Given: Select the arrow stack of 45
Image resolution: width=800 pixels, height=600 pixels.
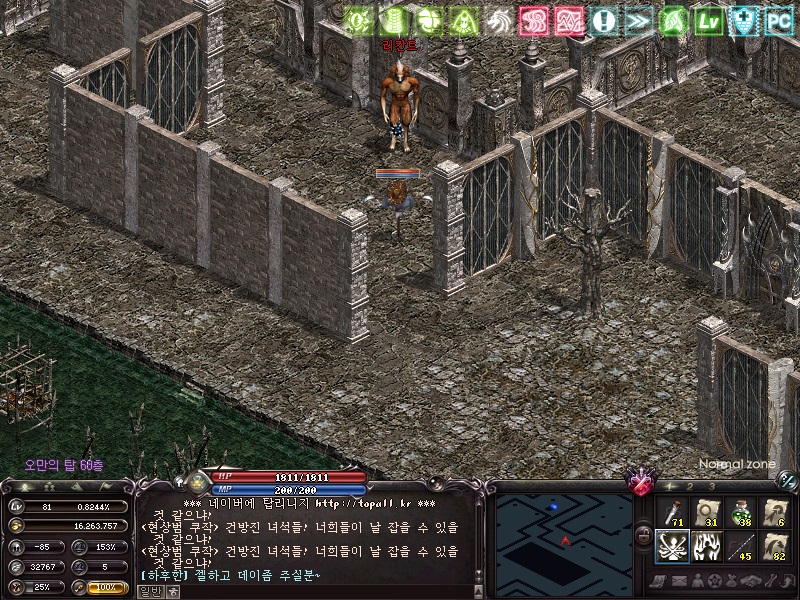Looking at the screenshot, I should [x=741, y=547].
